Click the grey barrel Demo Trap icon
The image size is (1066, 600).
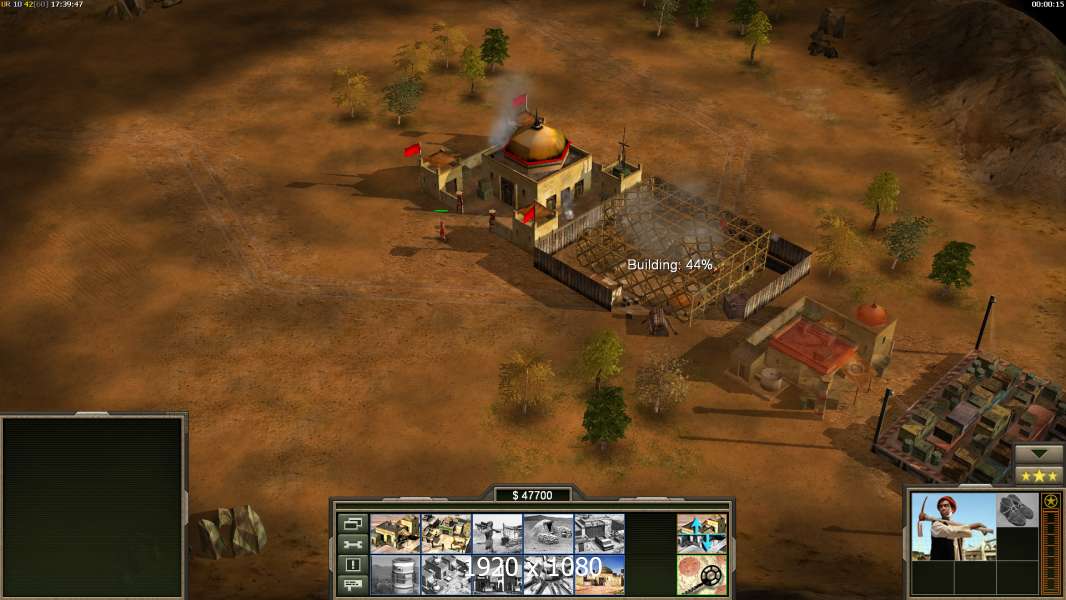click(395, 574)
